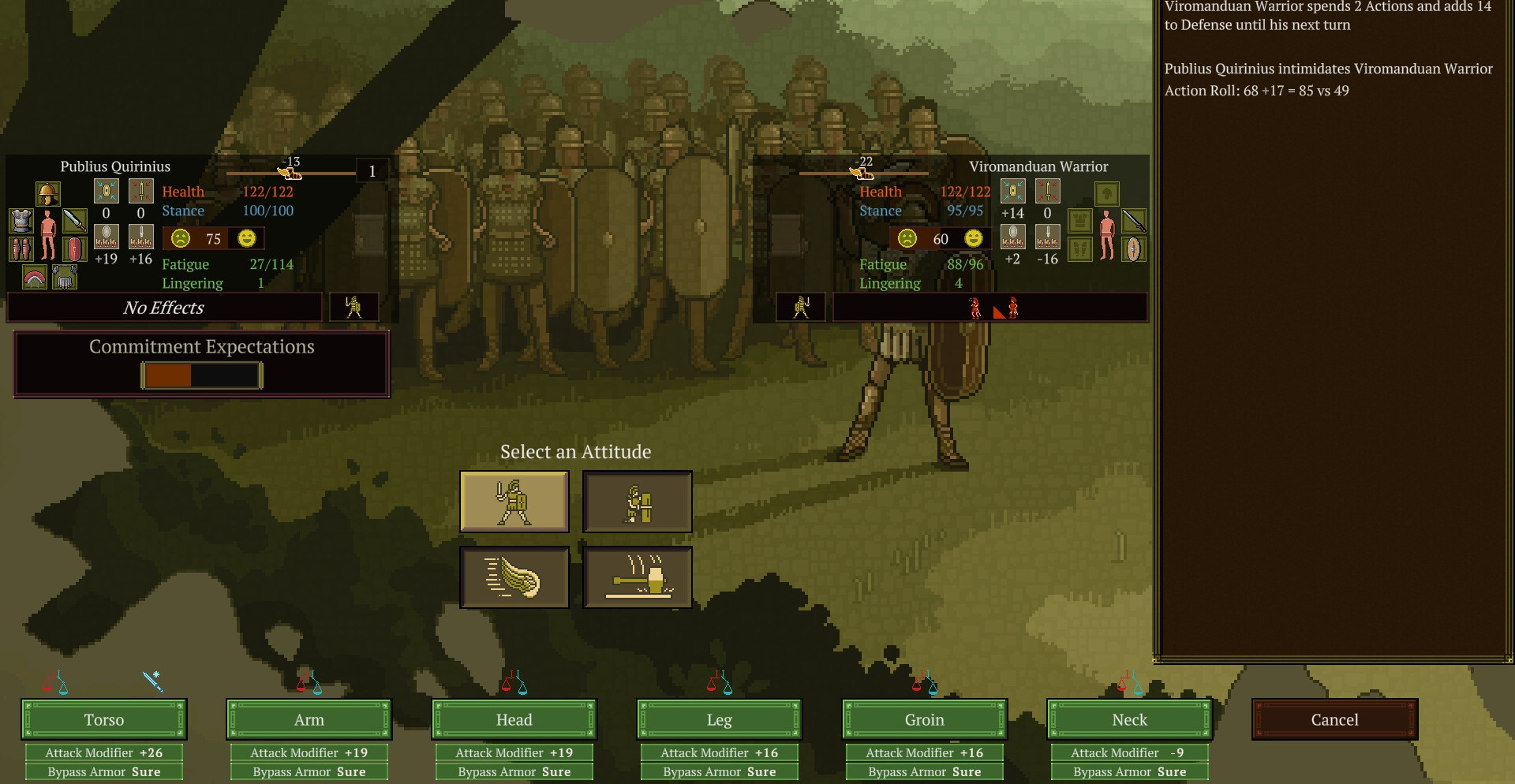Pick the winged speed attitude

(x=514, y=577)
